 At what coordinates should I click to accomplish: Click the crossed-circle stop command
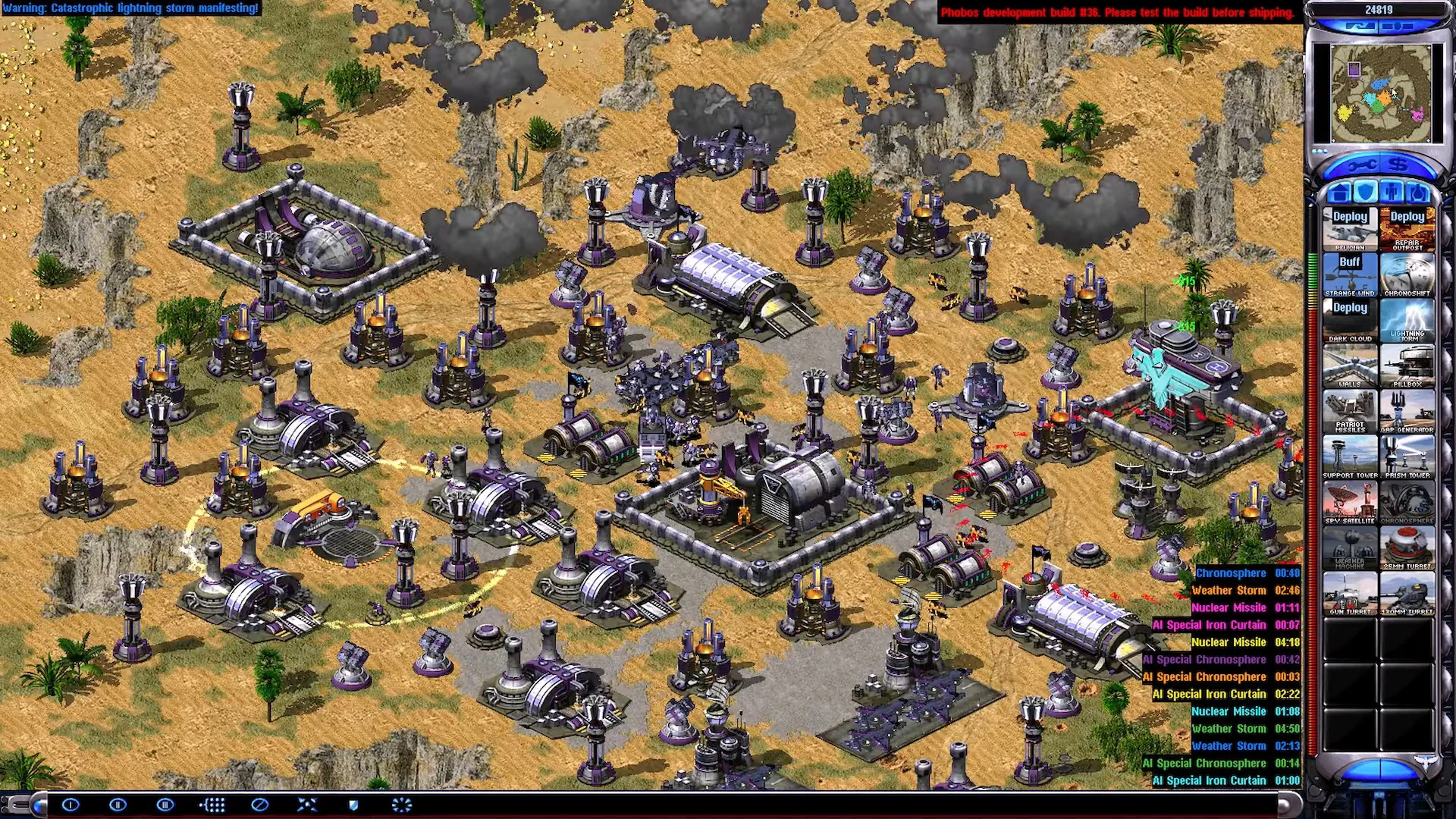259,805
